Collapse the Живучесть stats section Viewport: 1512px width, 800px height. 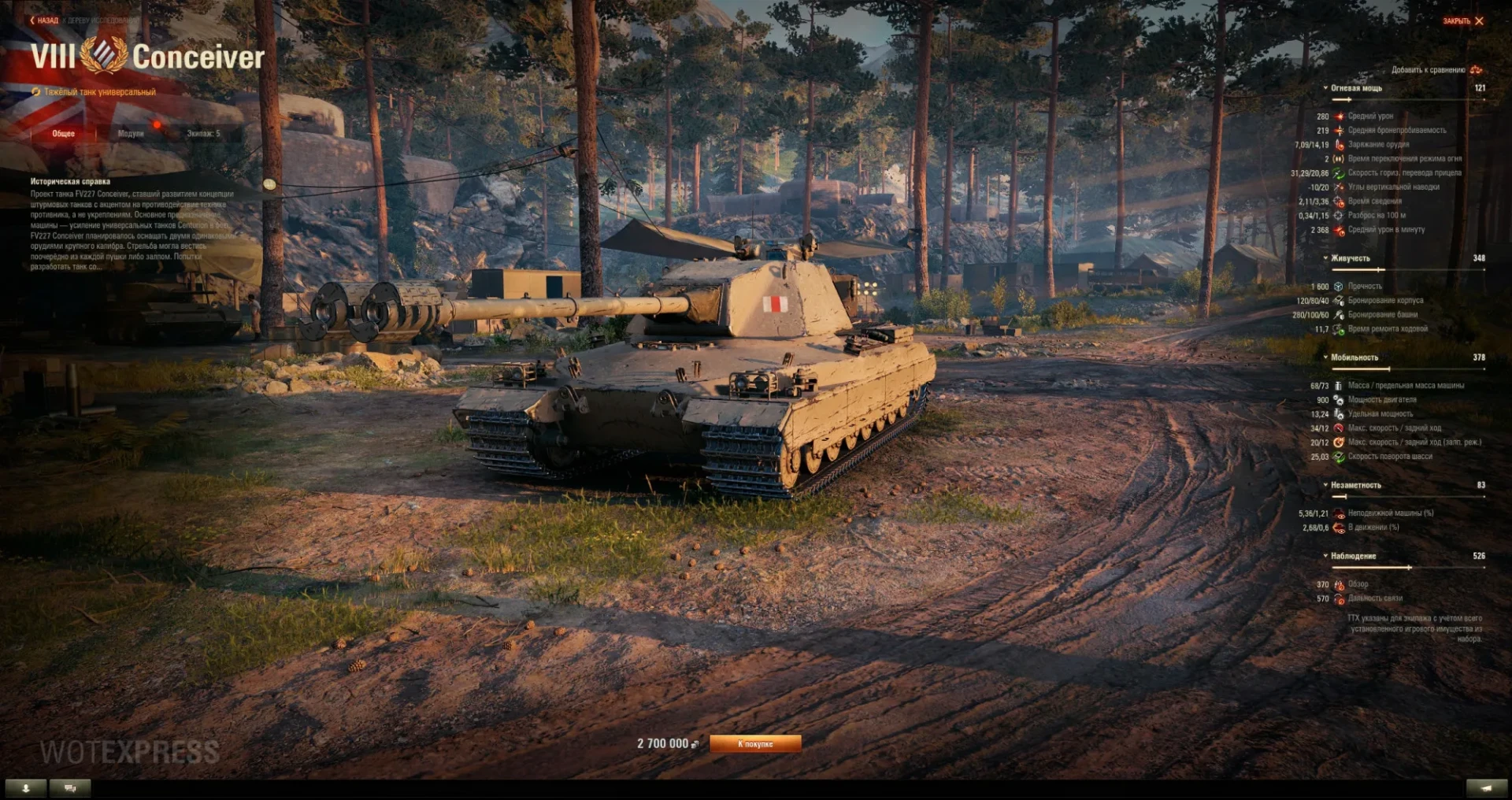(1350, 258)
